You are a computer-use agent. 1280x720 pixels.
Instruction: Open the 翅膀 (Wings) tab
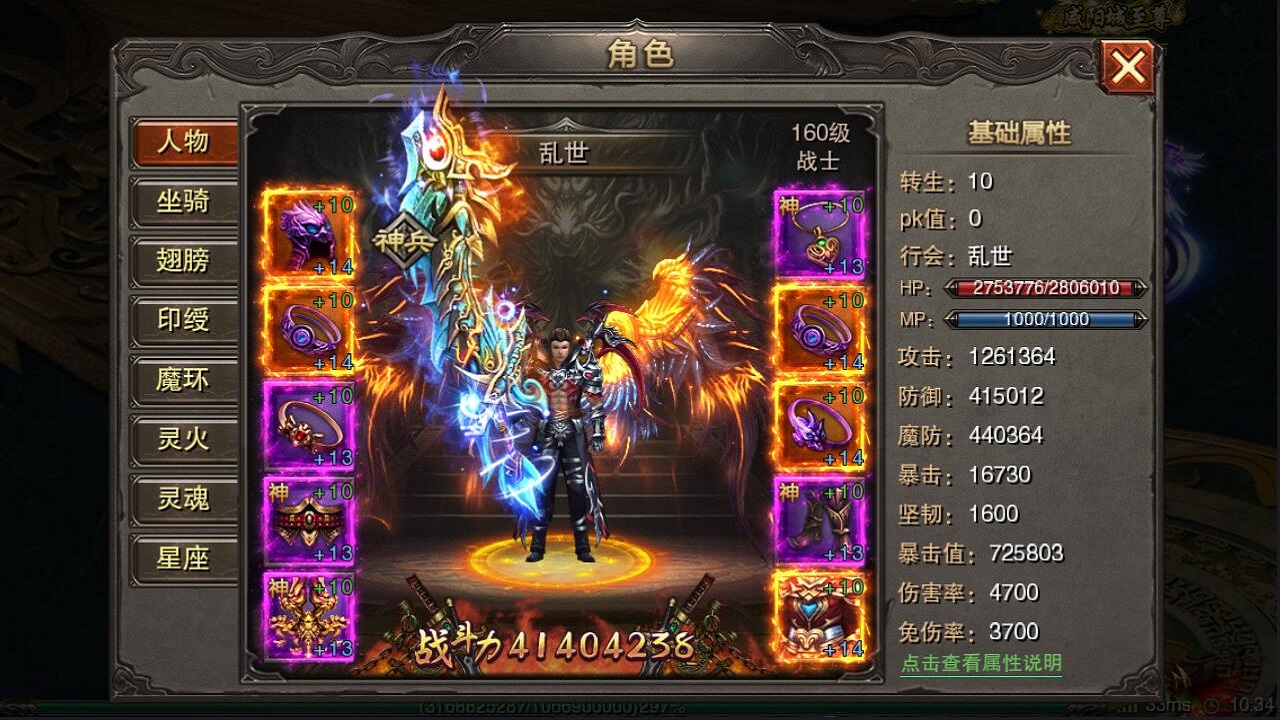pyautogui.click(x=183, y=261)
